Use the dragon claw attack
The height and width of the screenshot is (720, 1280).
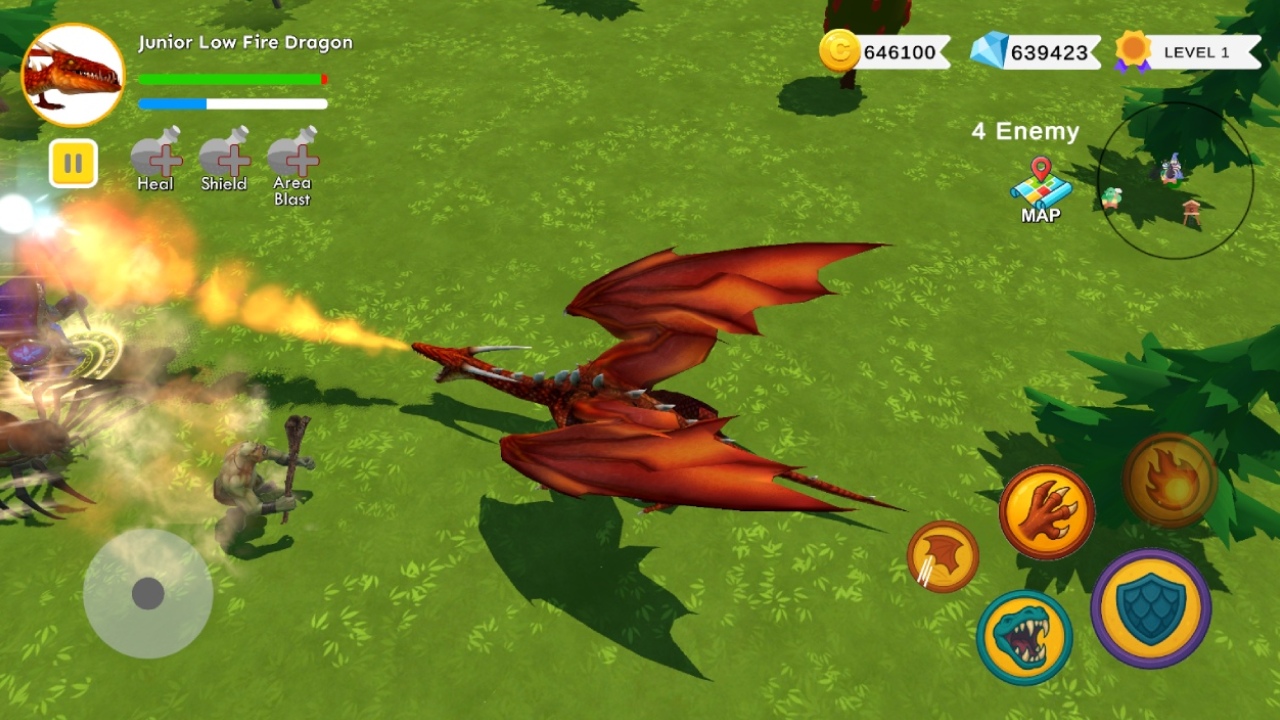pyautogui.click(x=1047, y=512)
